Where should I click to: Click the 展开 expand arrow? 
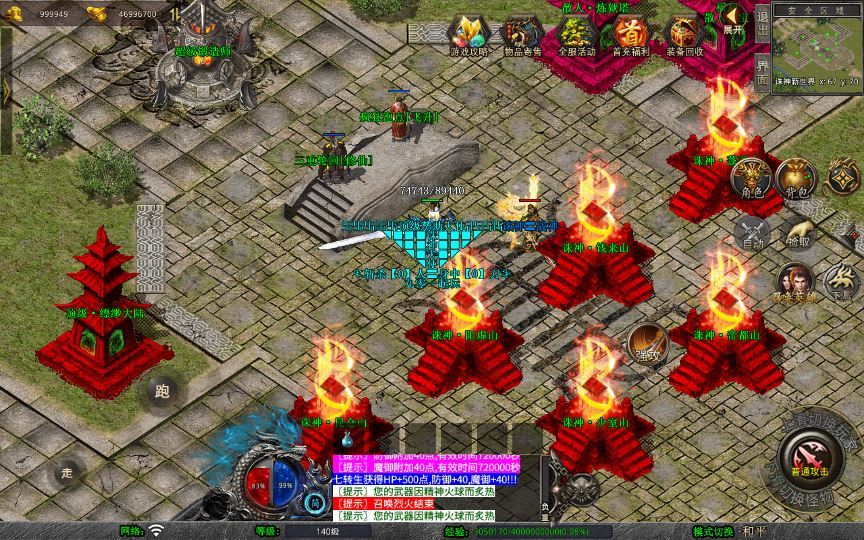pos(734,19)
